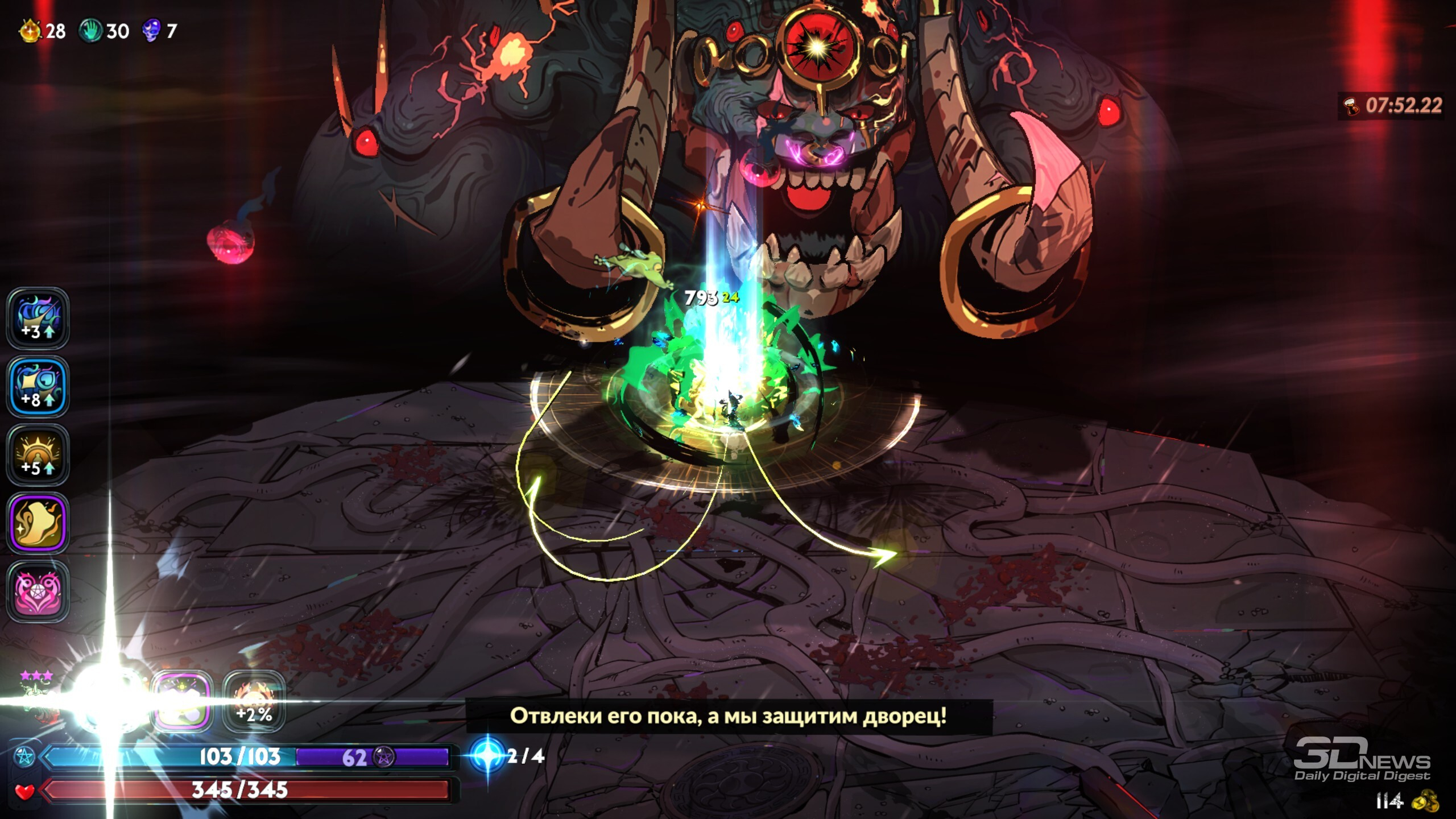Click the golden sunburst boon with +5
The width and height of the screenshot is (1456, 819).
click(38, 455)
